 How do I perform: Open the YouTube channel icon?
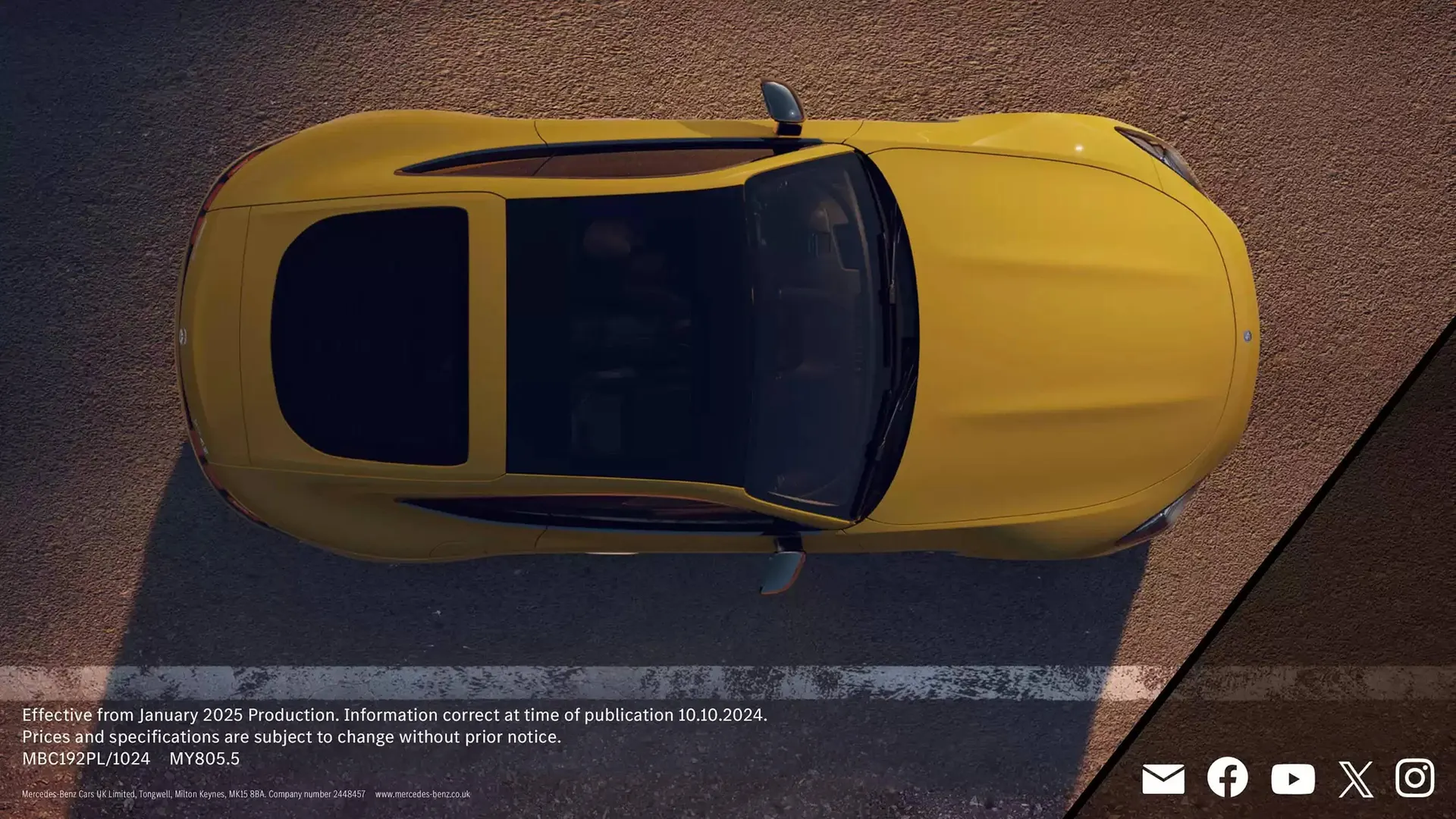(1292, 779)
